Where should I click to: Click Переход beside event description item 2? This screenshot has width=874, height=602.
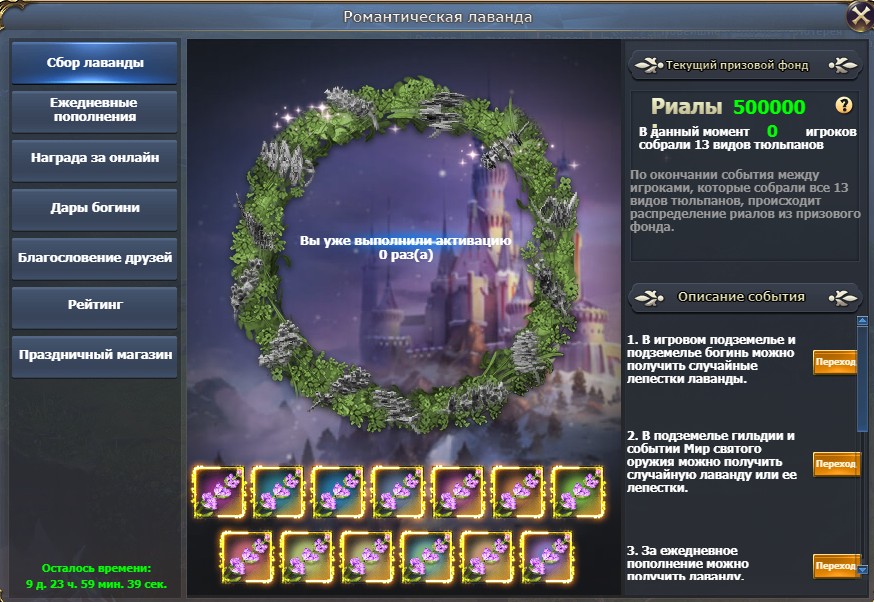tap(836, 464)
